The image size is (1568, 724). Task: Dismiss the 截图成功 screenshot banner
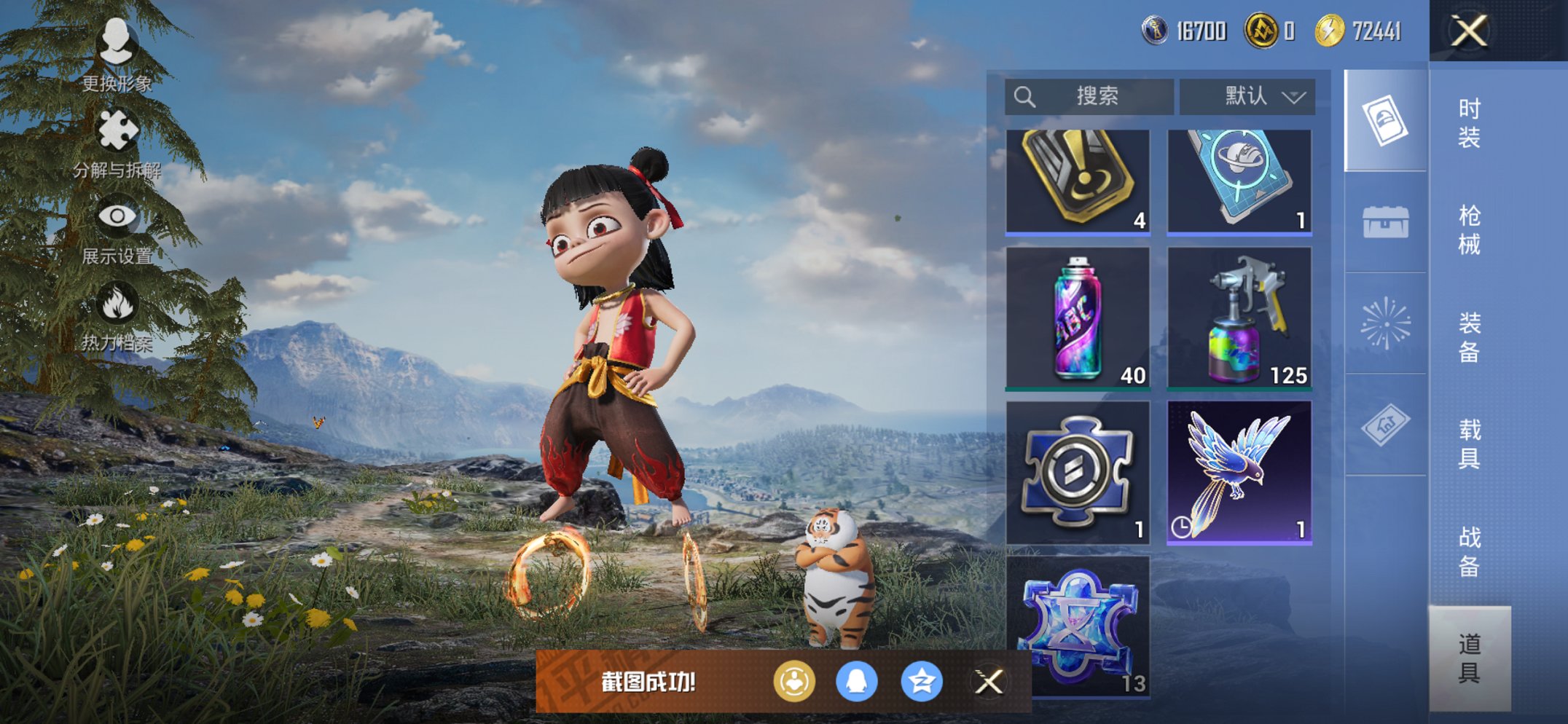(x=989, y=682)
